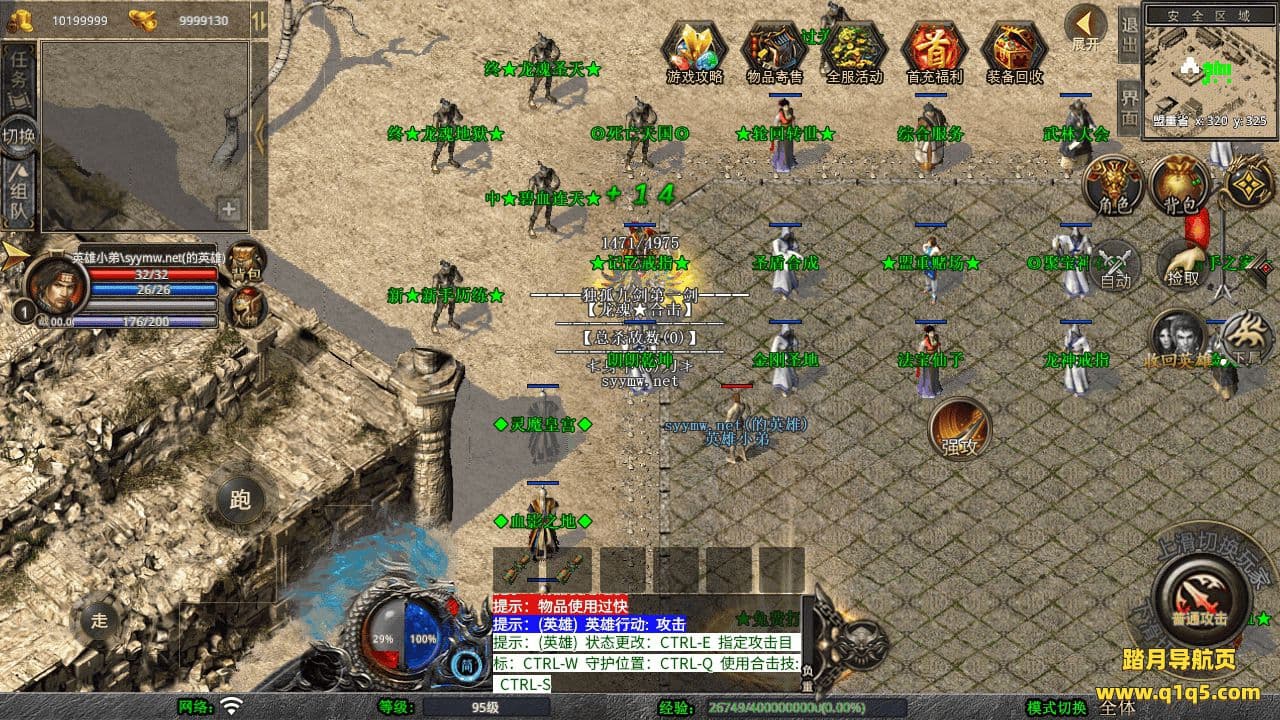This screenshot has height=720, width=1280.
Task: Open the 角色 character sheet
Action: (x=1116, y=185)
